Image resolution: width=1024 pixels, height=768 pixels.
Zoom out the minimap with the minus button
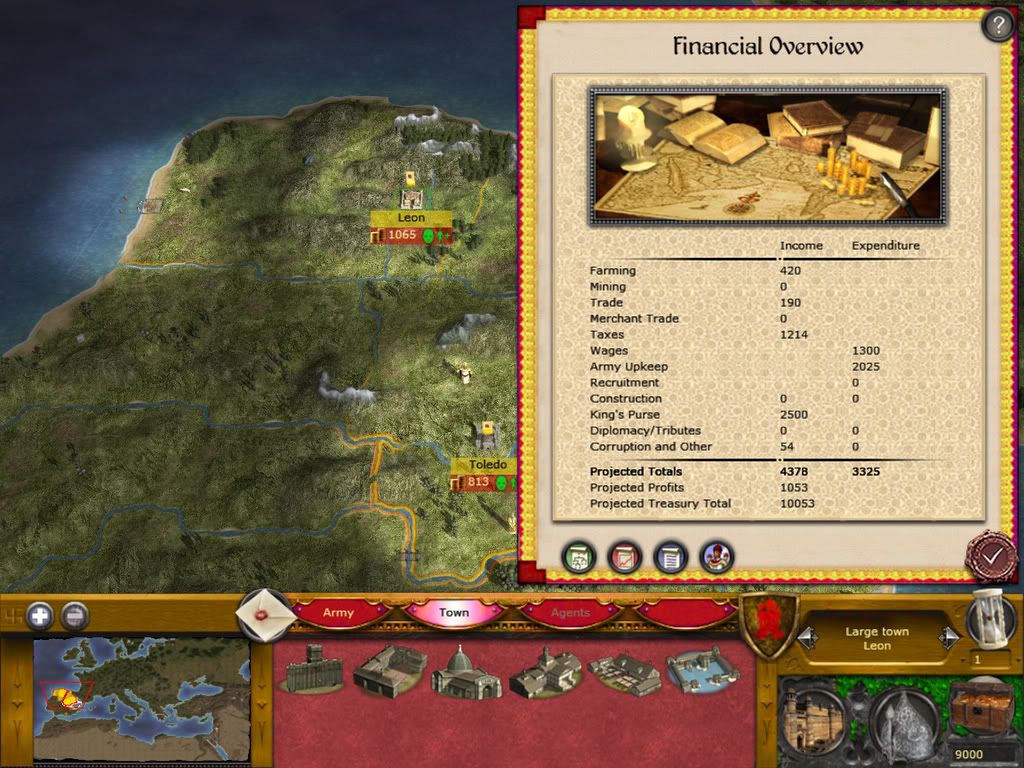point(75,616)
